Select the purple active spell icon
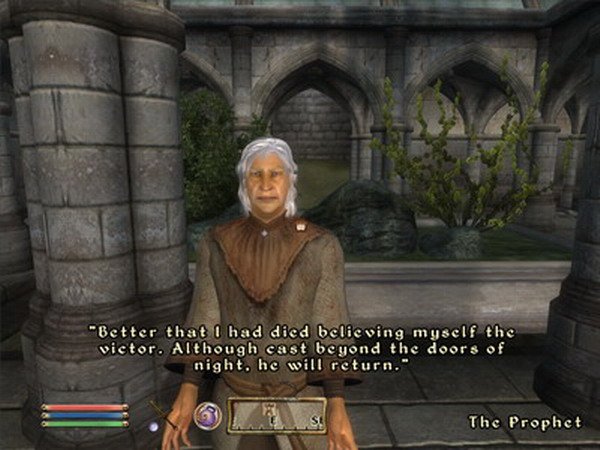Viewport: 600px width, 450px height. pyautogui.click(x=207, y=414)
